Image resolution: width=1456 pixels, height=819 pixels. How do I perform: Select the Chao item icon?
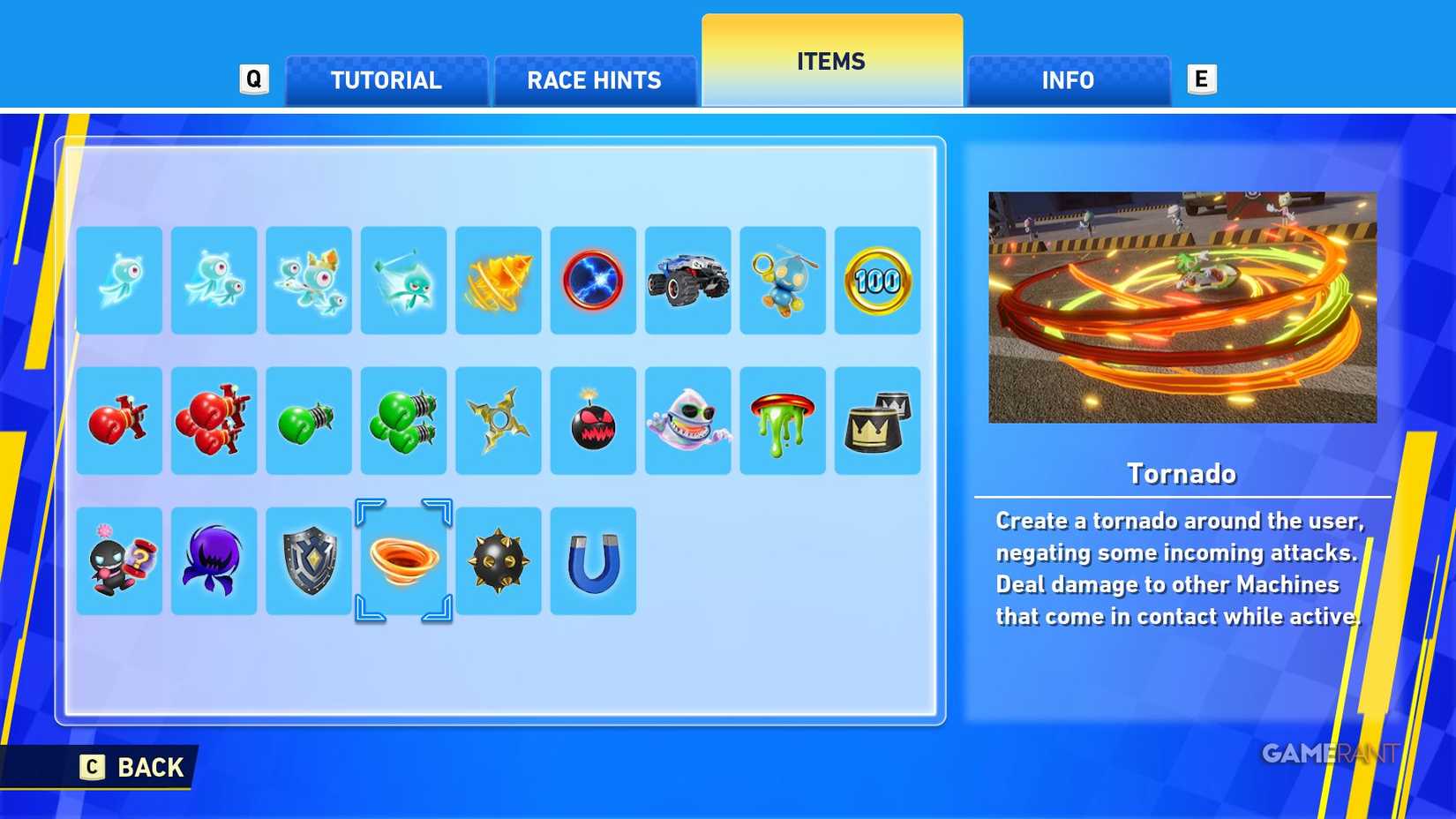pyautogui.click(x=783, y=281)
